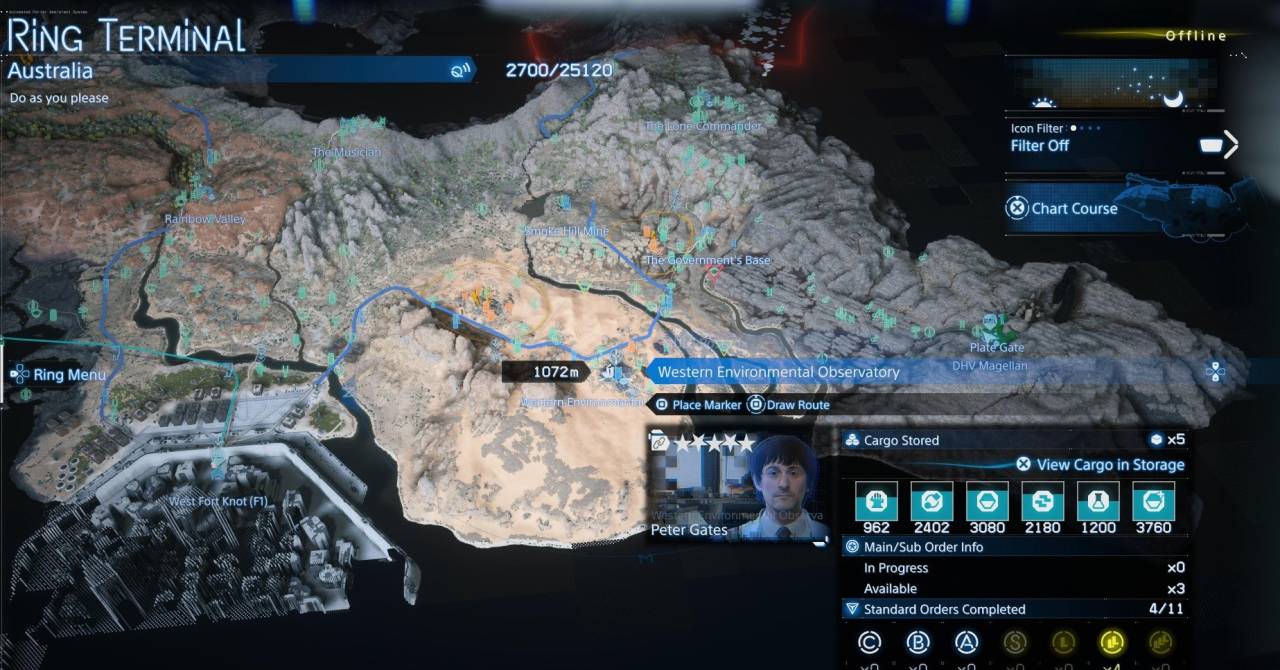Screen dimensions: 1280x670
Task: Choose Draw Route option
Action: point(789,405)
